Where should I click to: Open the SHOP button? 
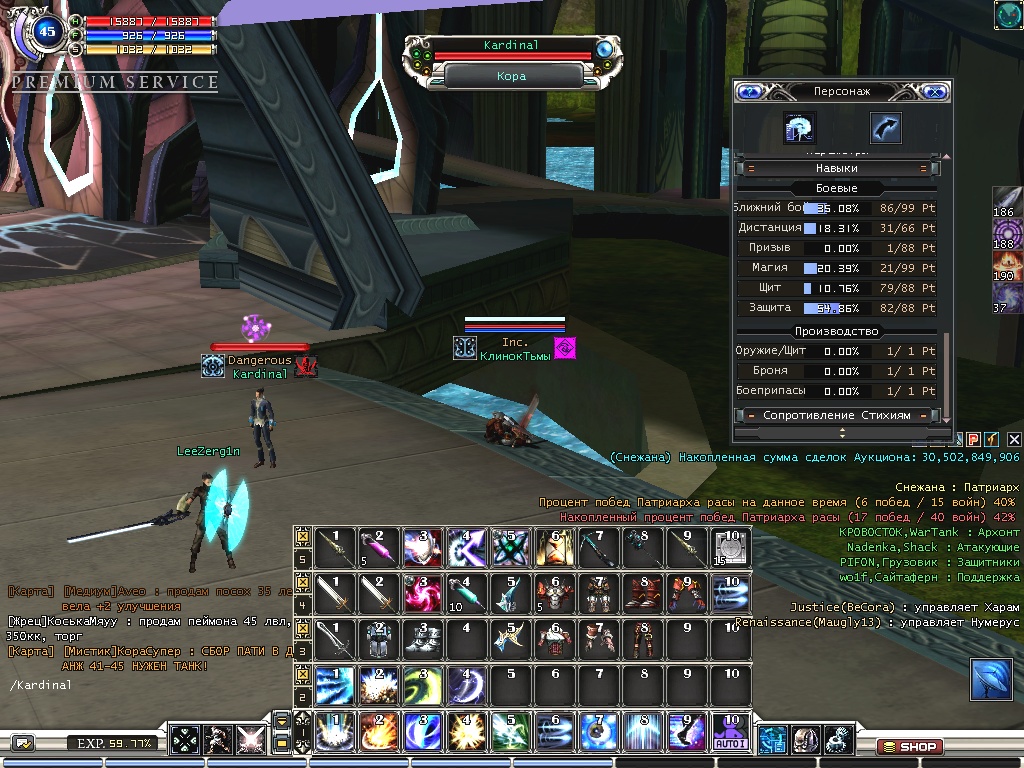[908, 746]
